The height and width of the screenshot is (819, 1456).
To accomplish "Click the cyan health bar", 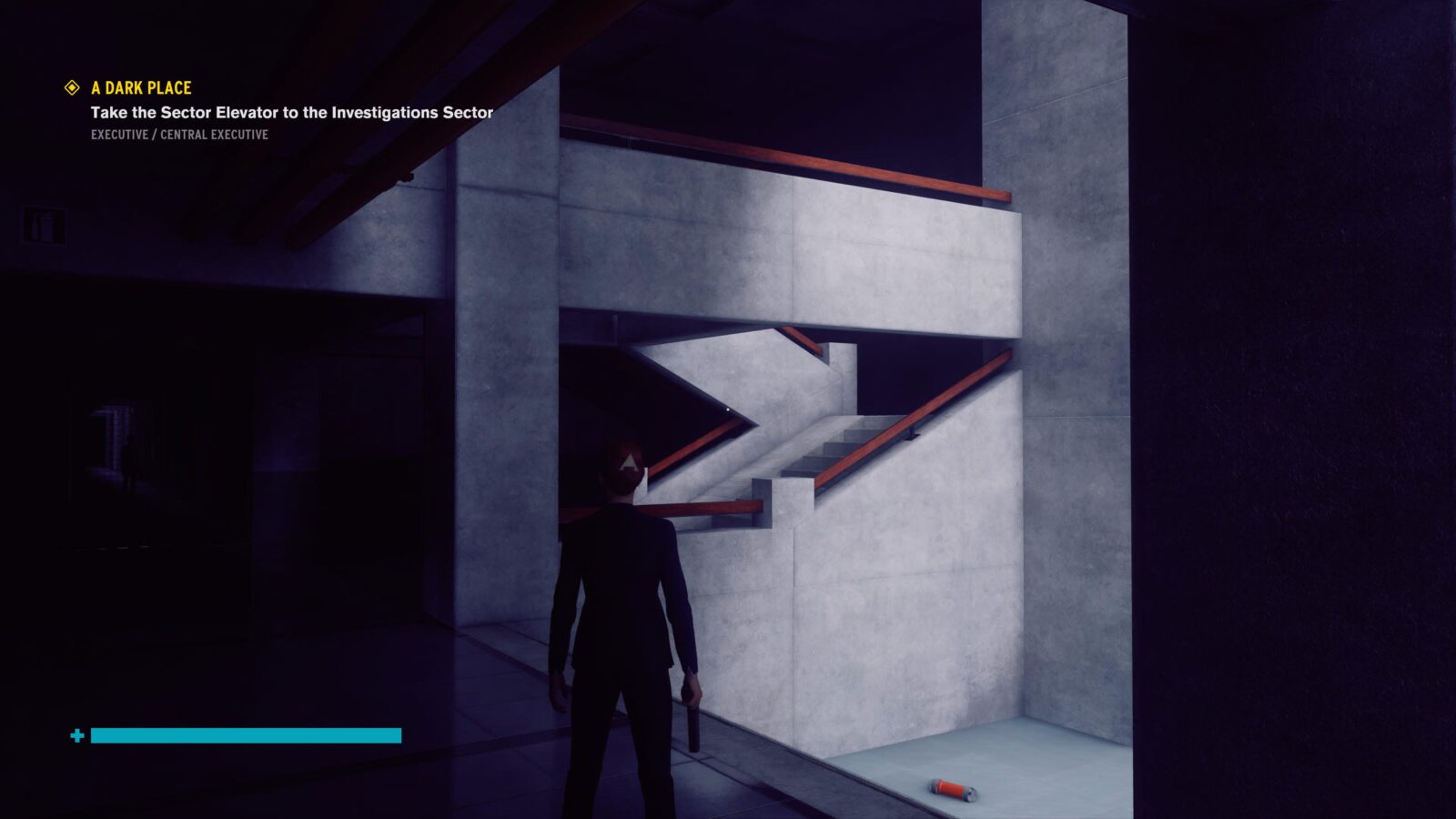I will (x=246, y=733).
